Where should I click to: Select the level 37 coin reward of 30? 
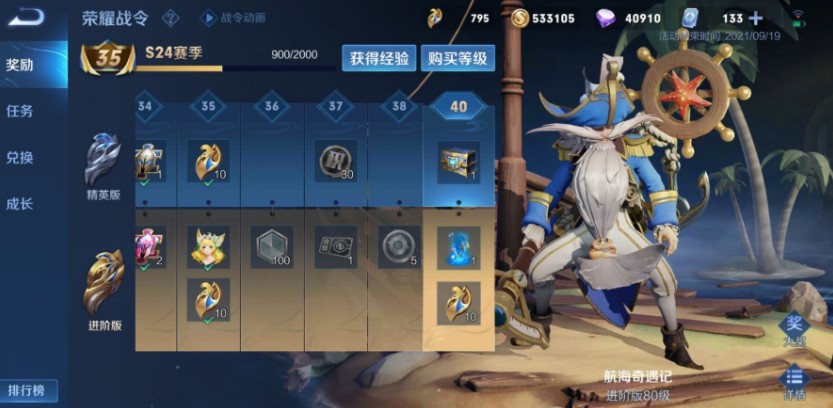[334, 161]
